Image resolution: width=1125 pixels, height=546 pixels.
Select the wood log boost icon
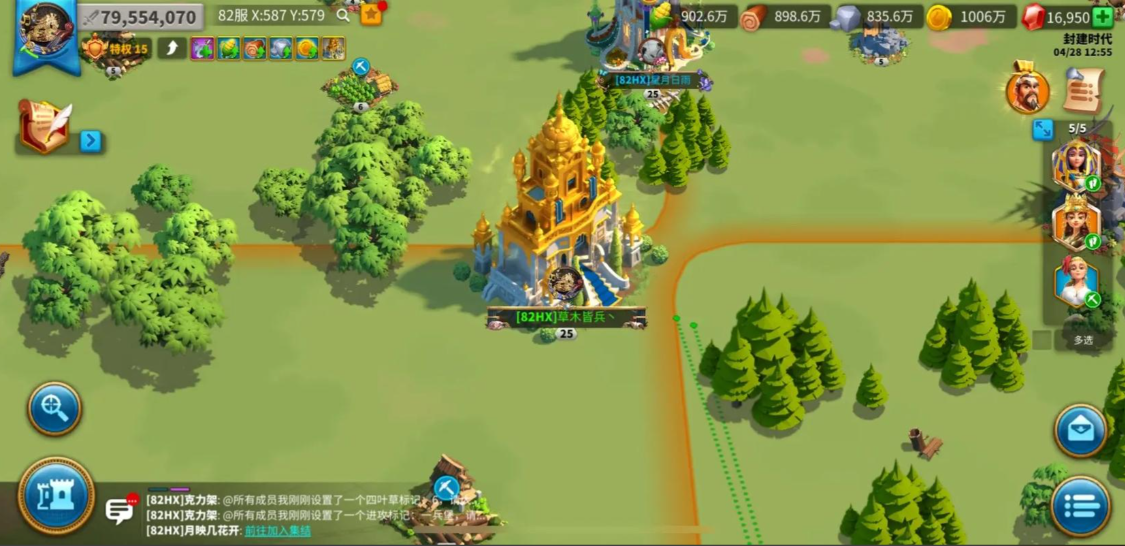point(254,48)
